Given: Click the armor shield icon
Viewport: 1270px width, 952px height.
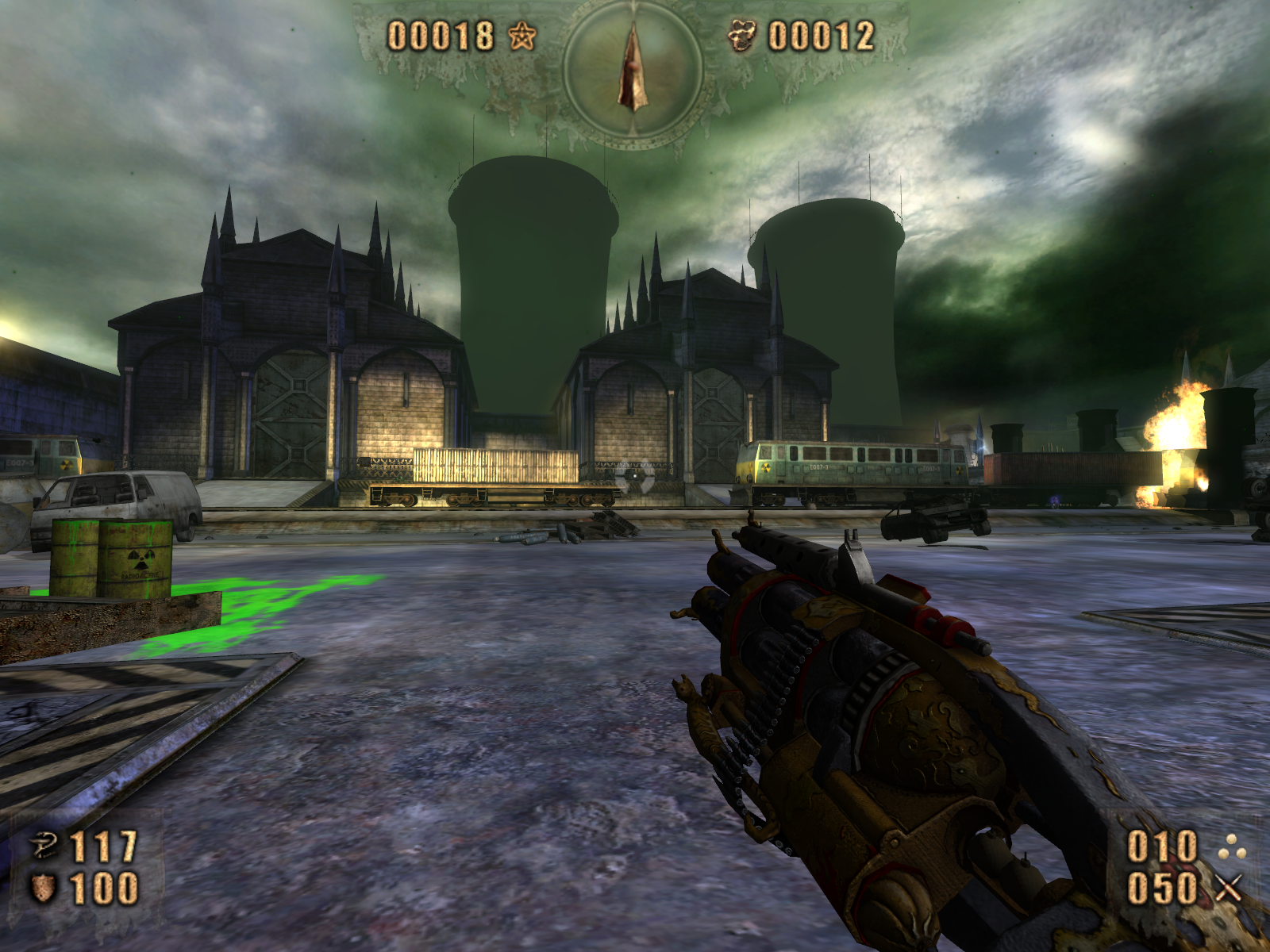Looking at the screenshot, I should [44, 889].
